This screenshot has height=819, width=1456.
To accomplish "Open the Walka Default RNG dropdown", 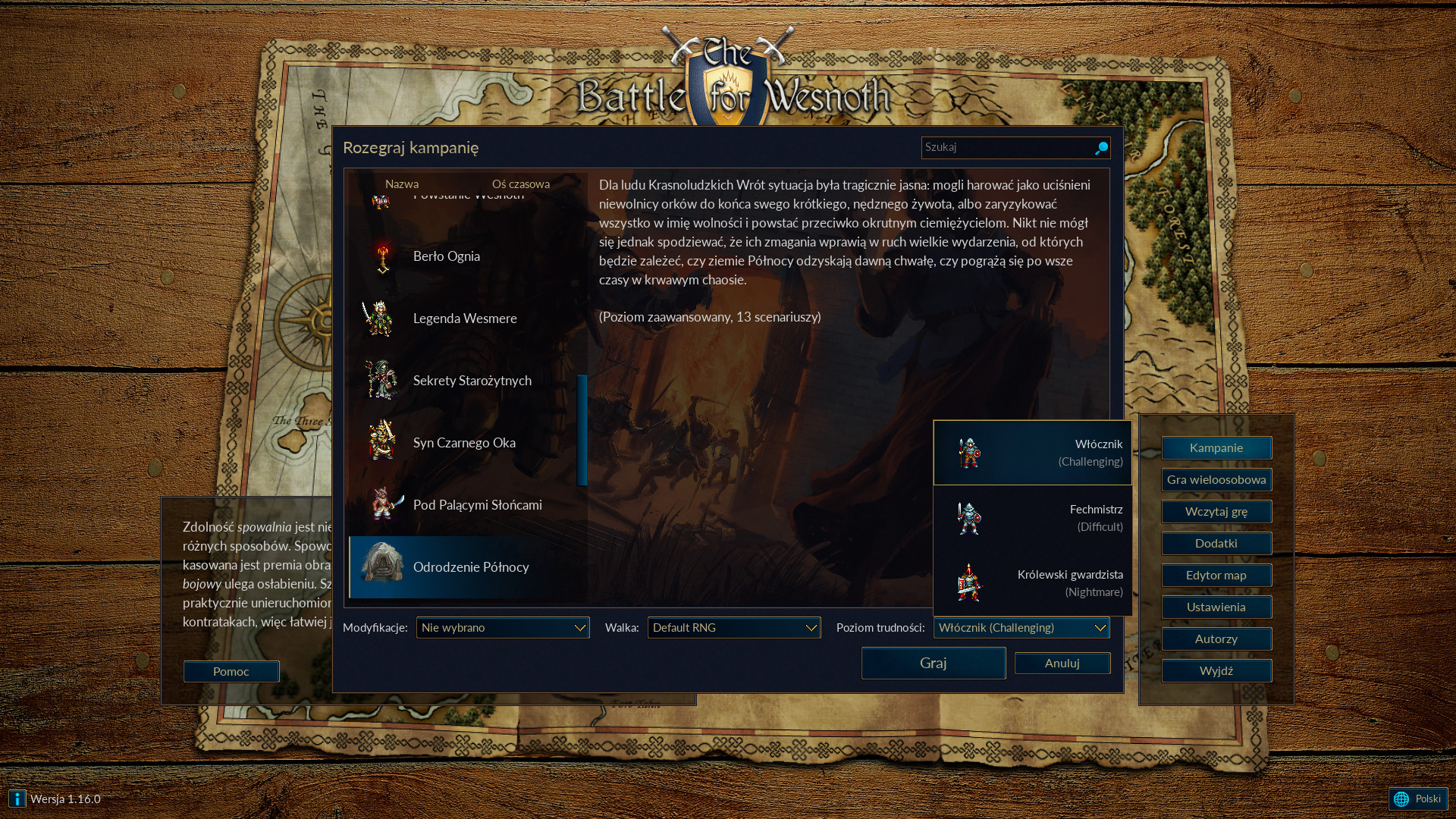I will click(733, 628).
